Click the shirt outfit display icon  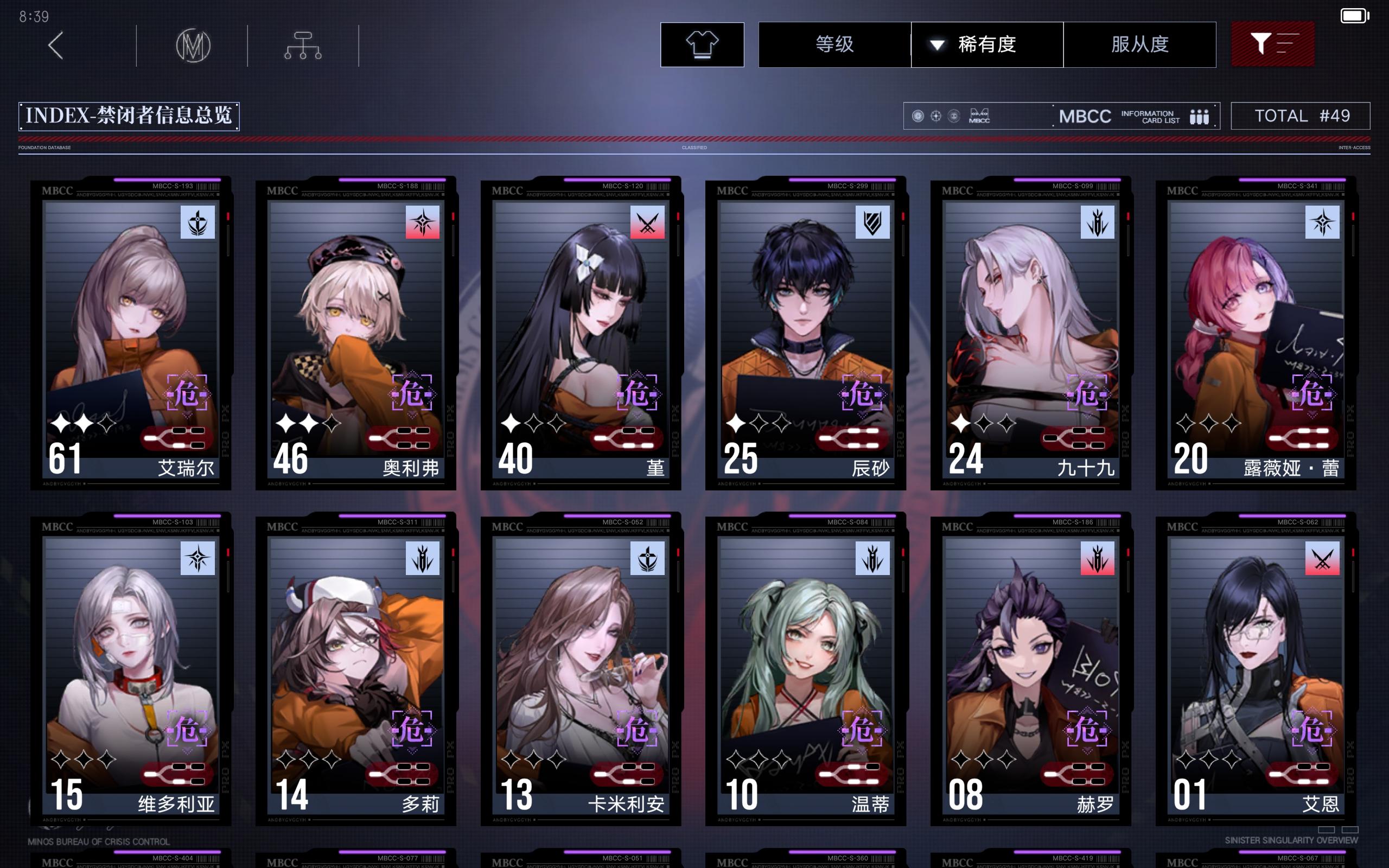point(702,45)
